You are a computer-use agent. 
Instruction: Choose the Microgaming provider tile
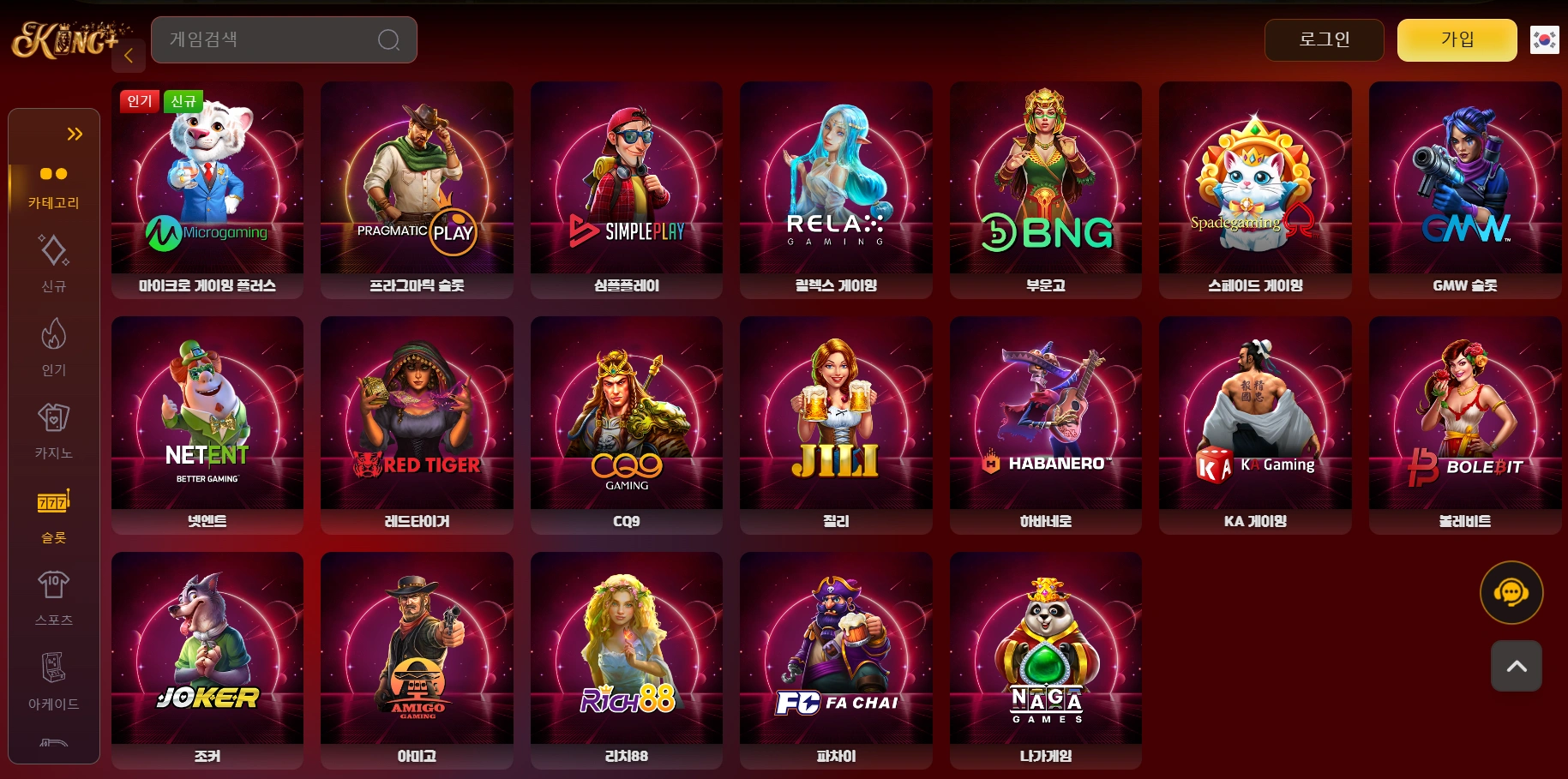coord(207,189)
